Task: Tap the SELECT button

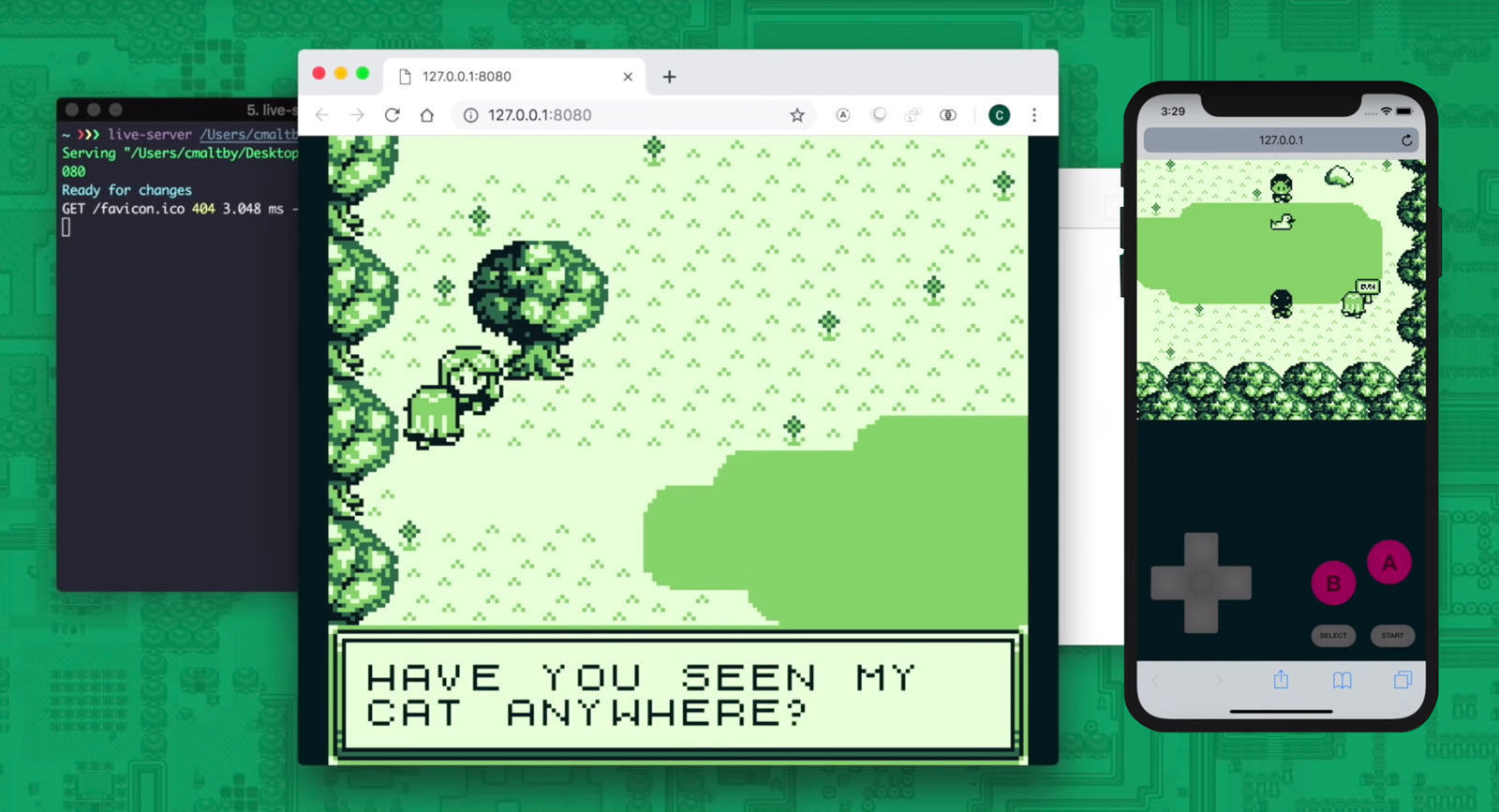Action: tap(1333, 636)
